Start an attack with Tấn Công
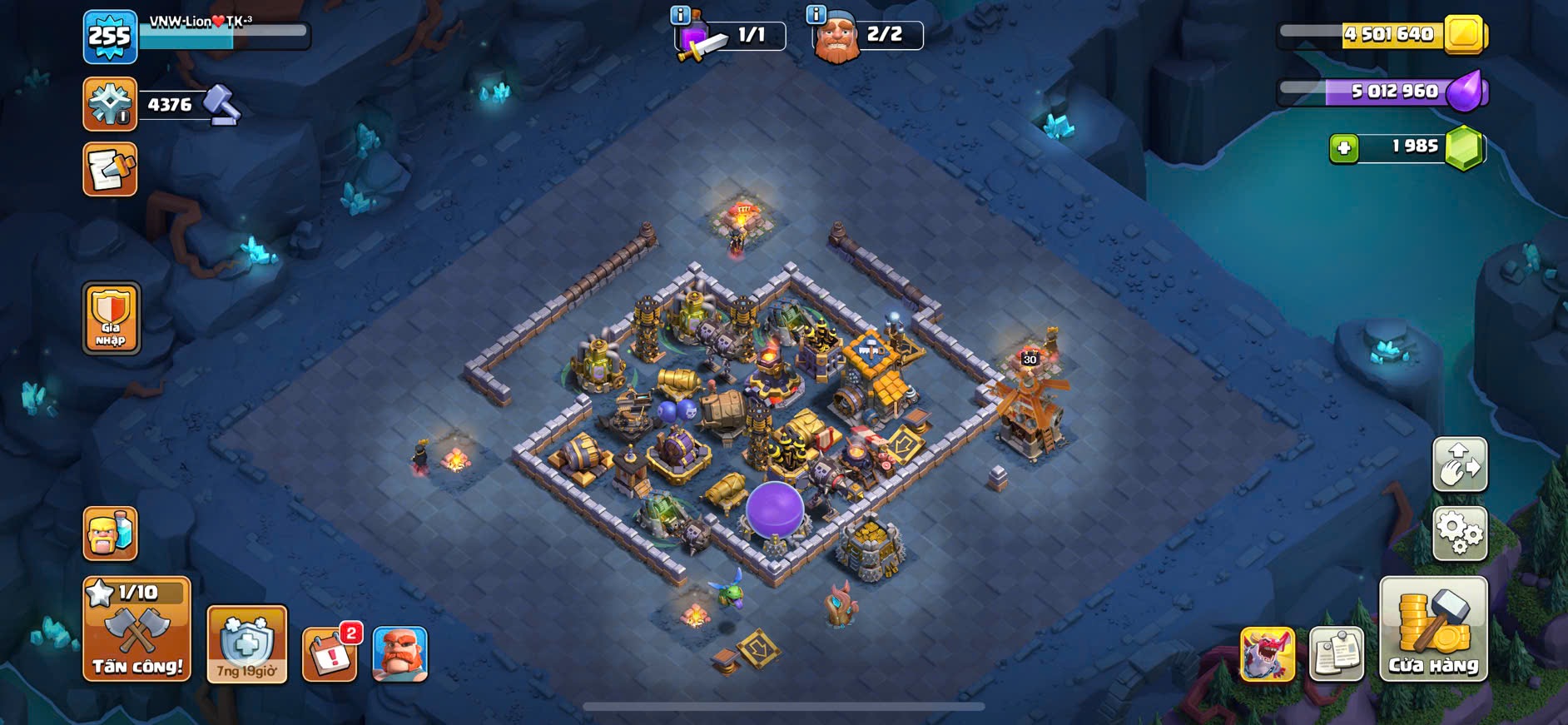This screenshot has width=1568, height=725. coord(136,630)
